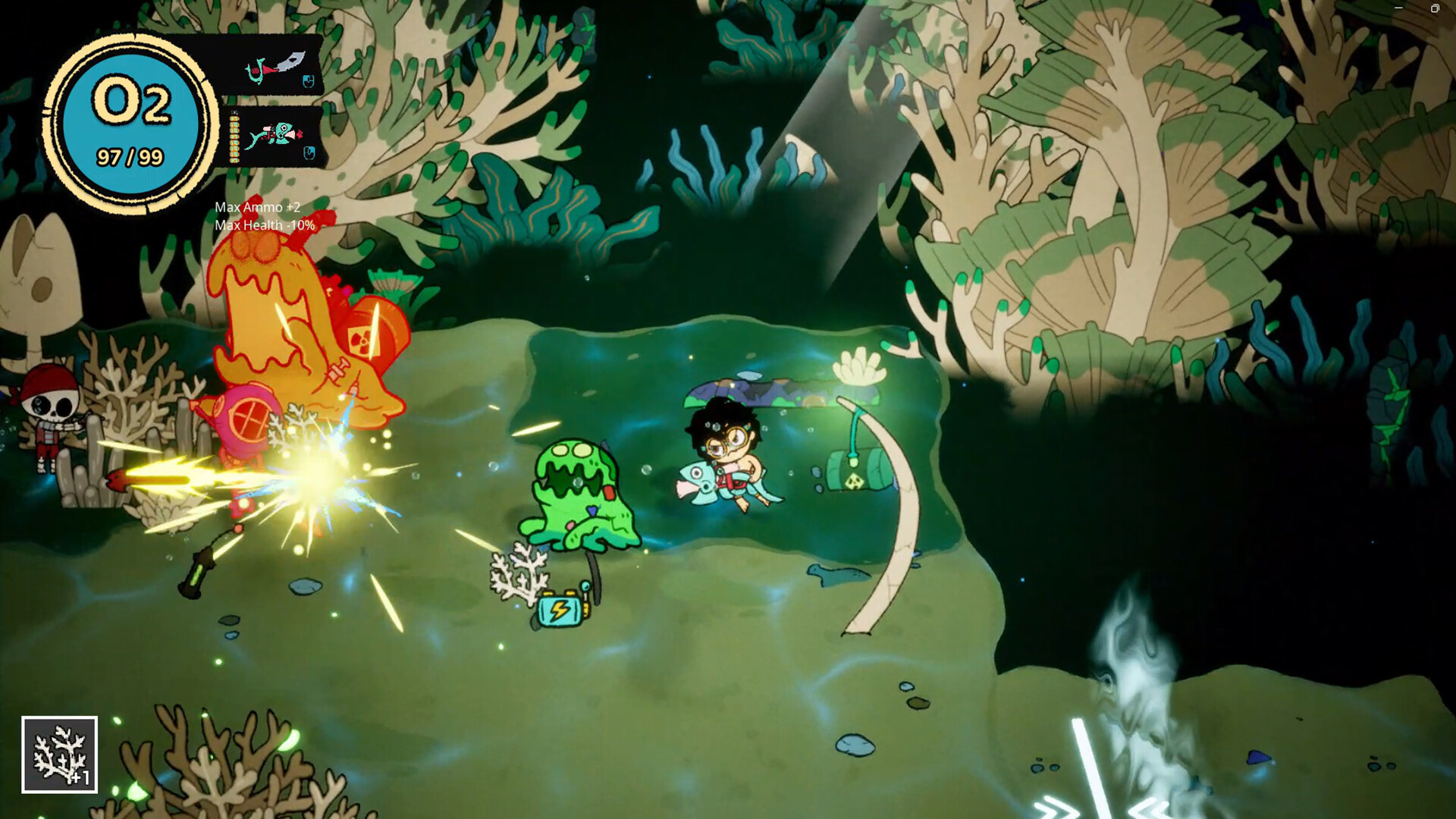Click the white coral item icon

60,755
